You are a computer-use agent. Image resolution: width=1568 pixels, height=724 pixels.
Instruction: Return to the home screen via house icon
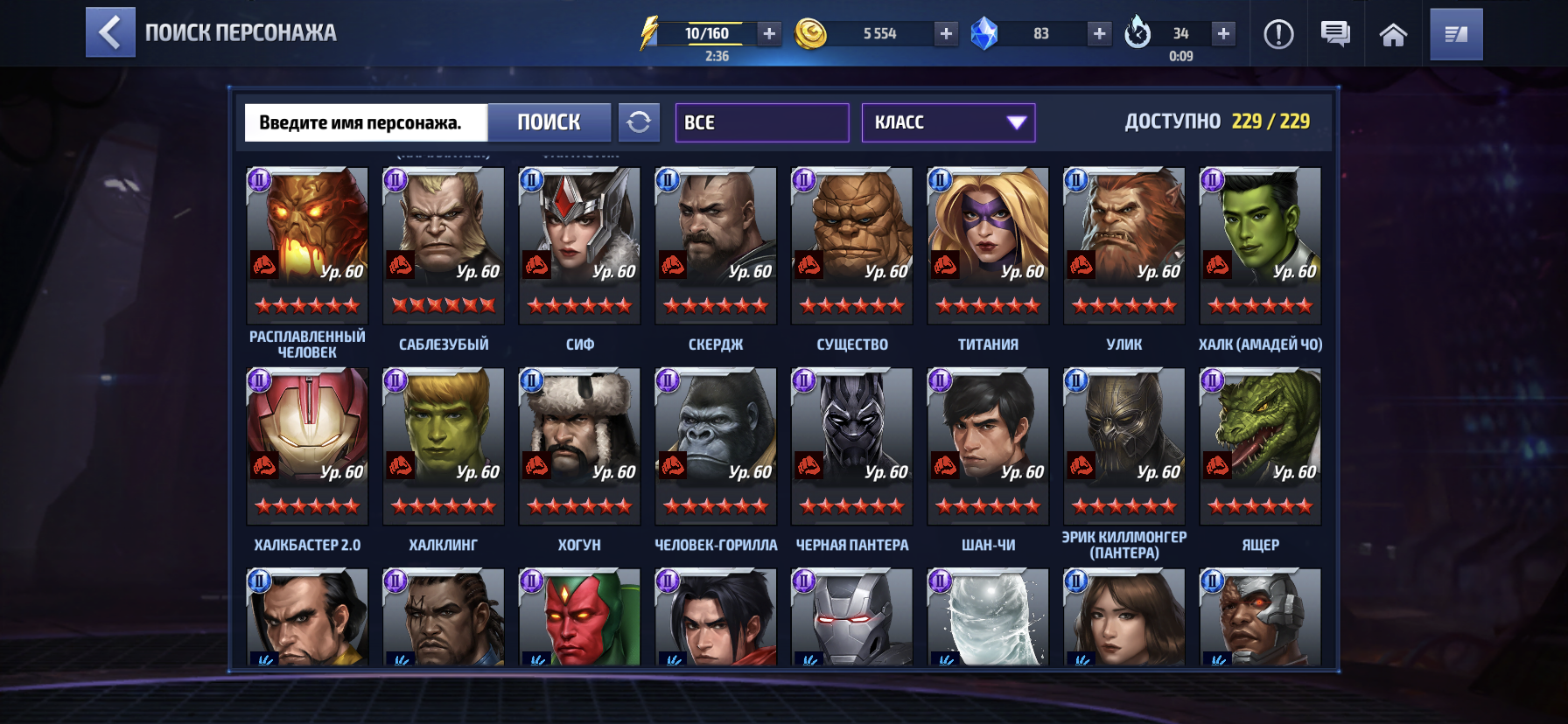(1393, 34)
